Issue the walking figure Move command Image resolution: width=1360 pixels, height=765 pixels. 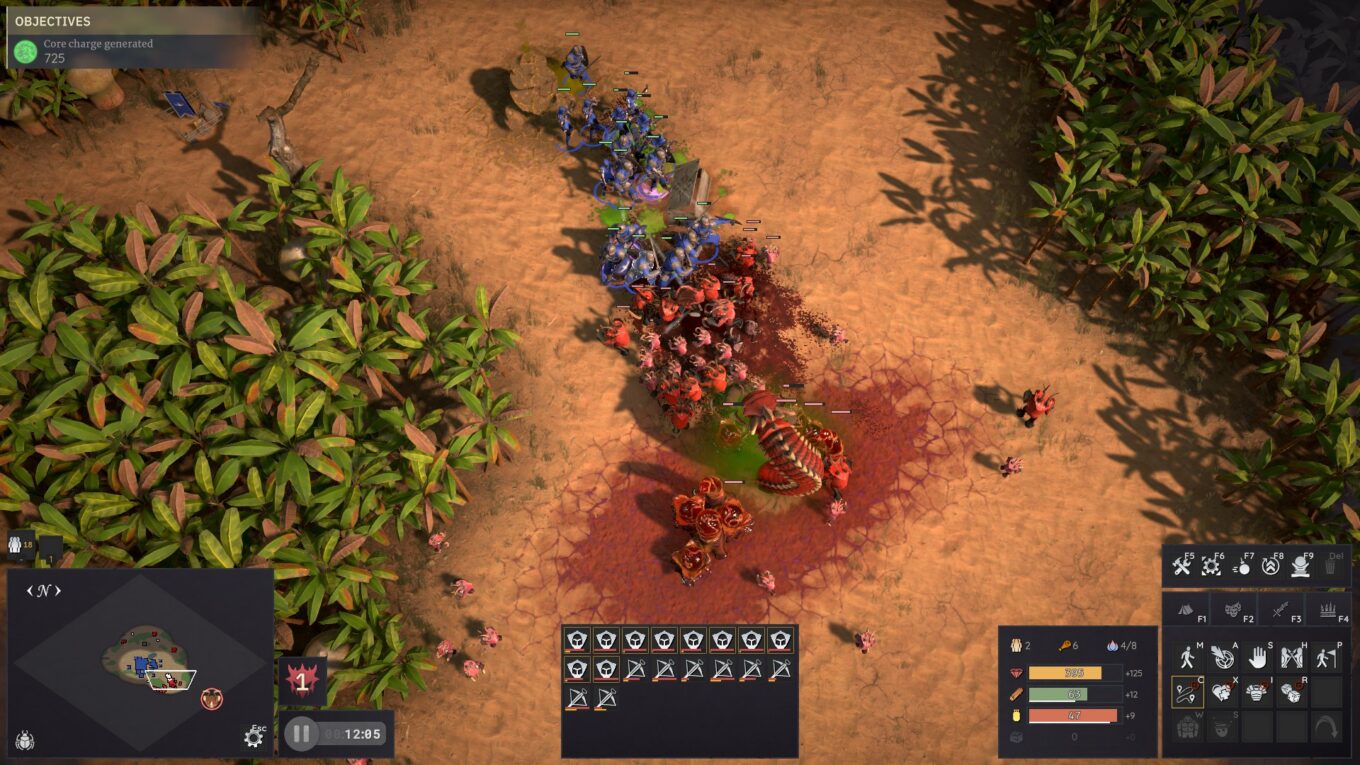(1187, 657)
